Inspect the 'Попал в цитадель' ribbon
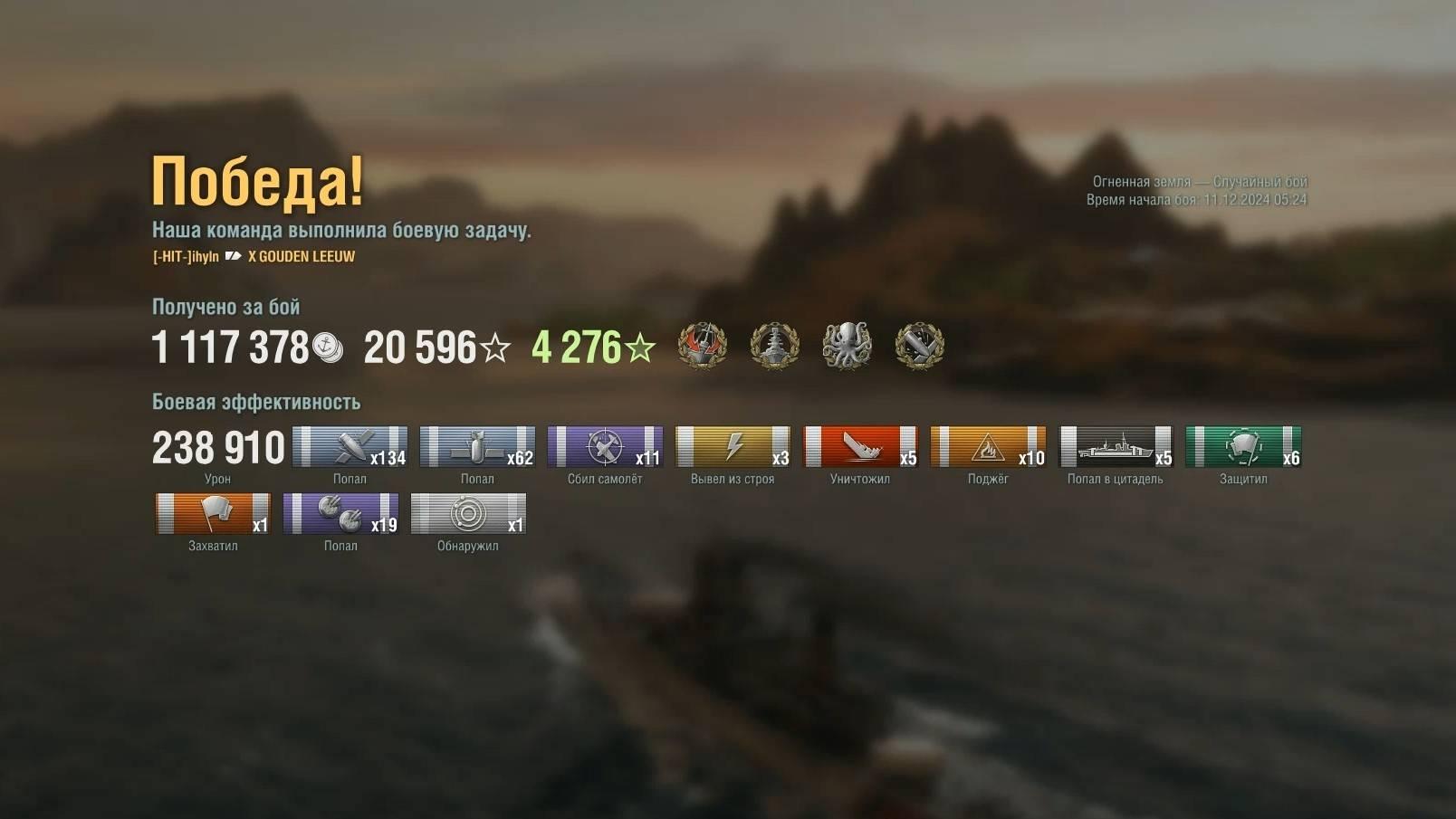Screen dimensions: 1456x819 pos(1116,447)
